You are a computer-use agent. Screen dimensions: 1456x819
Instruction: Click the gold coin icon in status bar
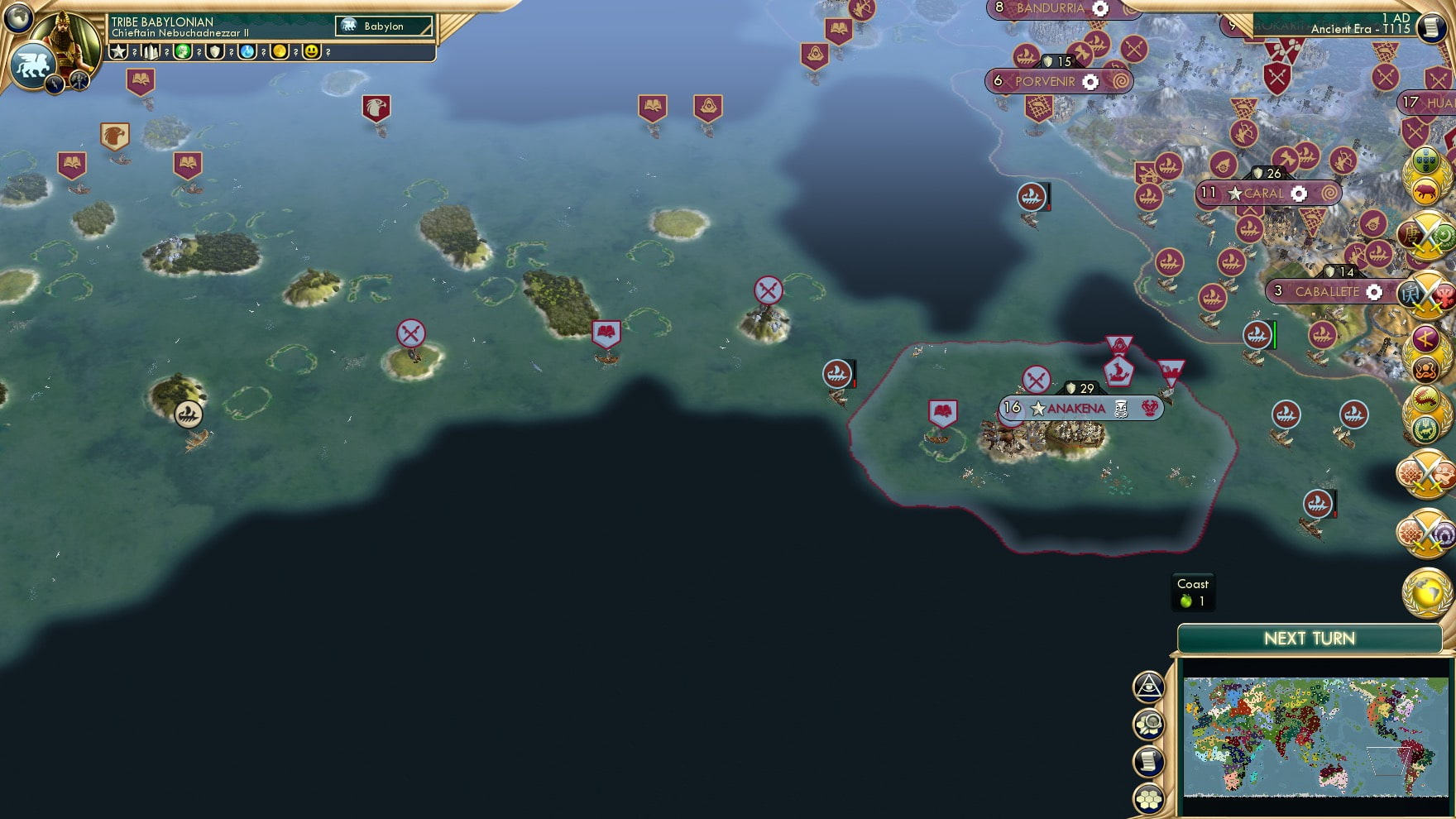280,51
